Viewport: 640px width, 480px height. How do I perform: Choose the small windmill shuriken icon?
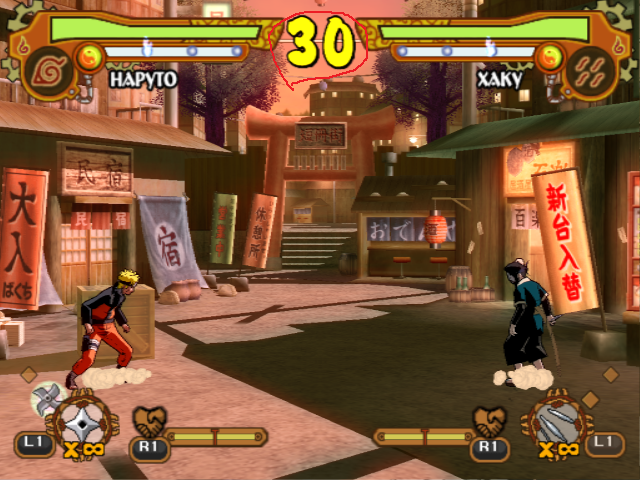pos(46,399)
